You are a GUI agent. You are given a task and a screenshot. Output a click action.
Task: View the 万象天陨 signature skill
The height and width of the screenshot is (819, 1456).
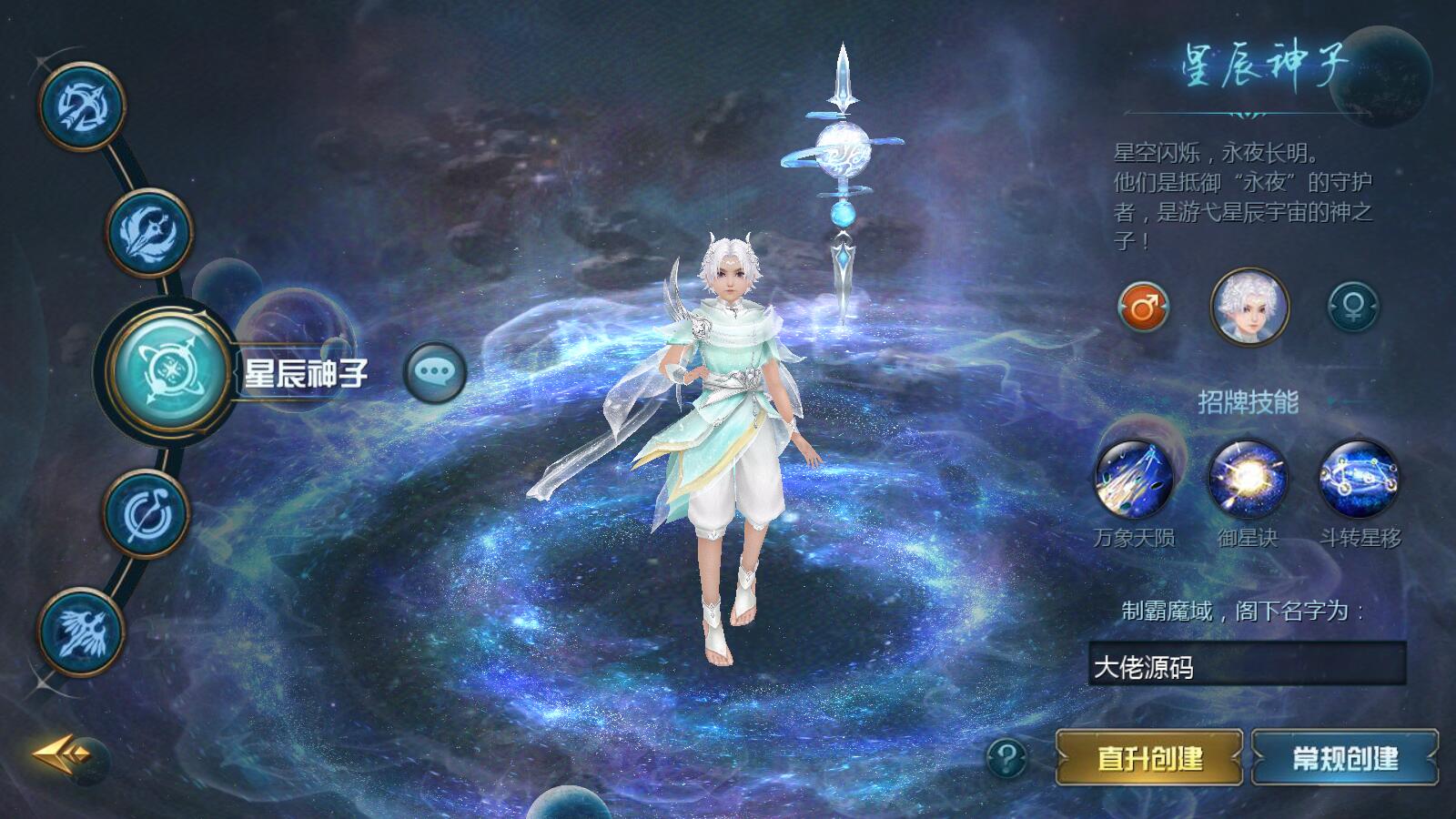coord(1134,480)
